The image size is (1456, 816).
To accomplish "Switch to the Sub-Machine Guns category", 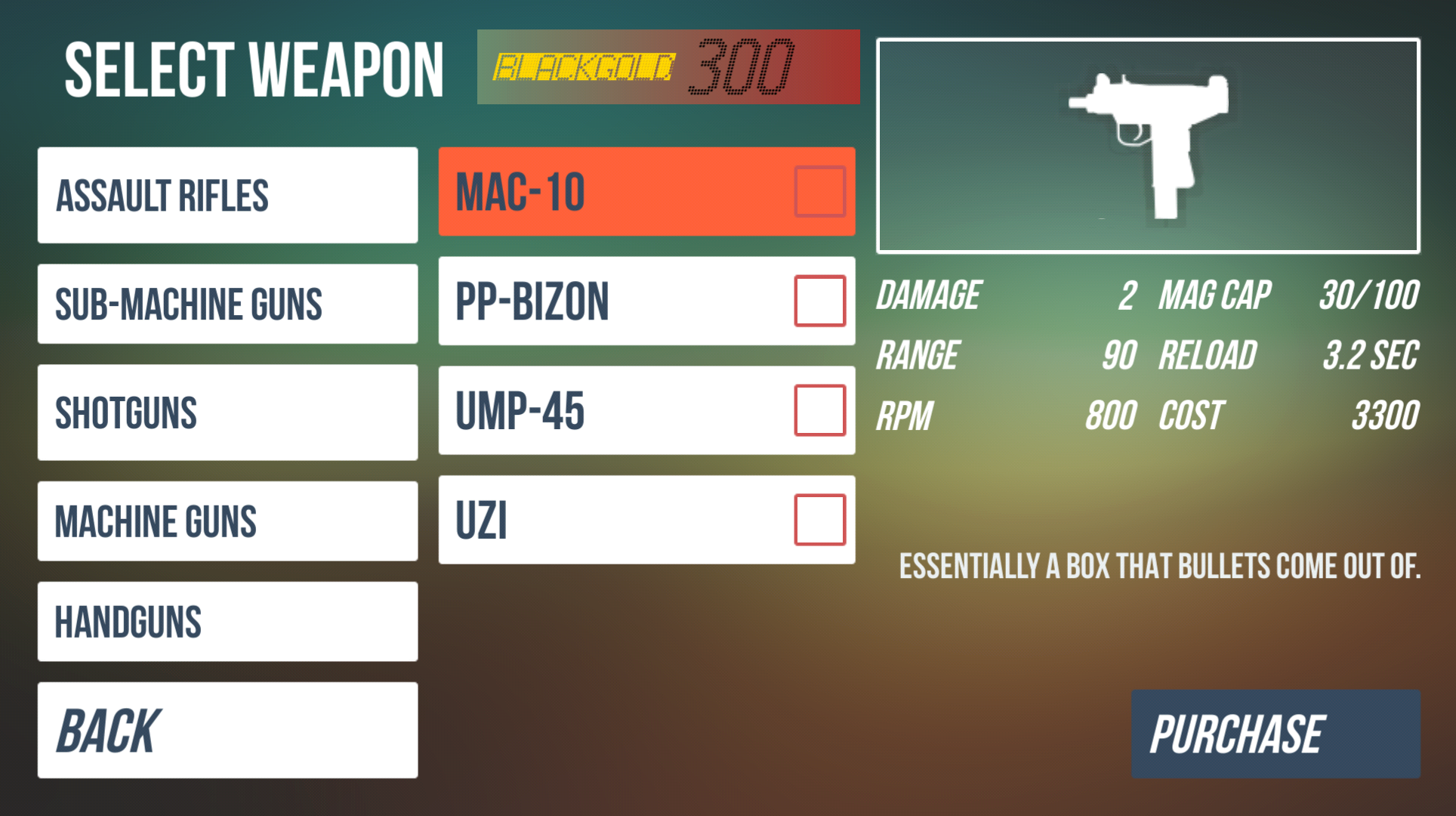I will (x=227, y=304).
